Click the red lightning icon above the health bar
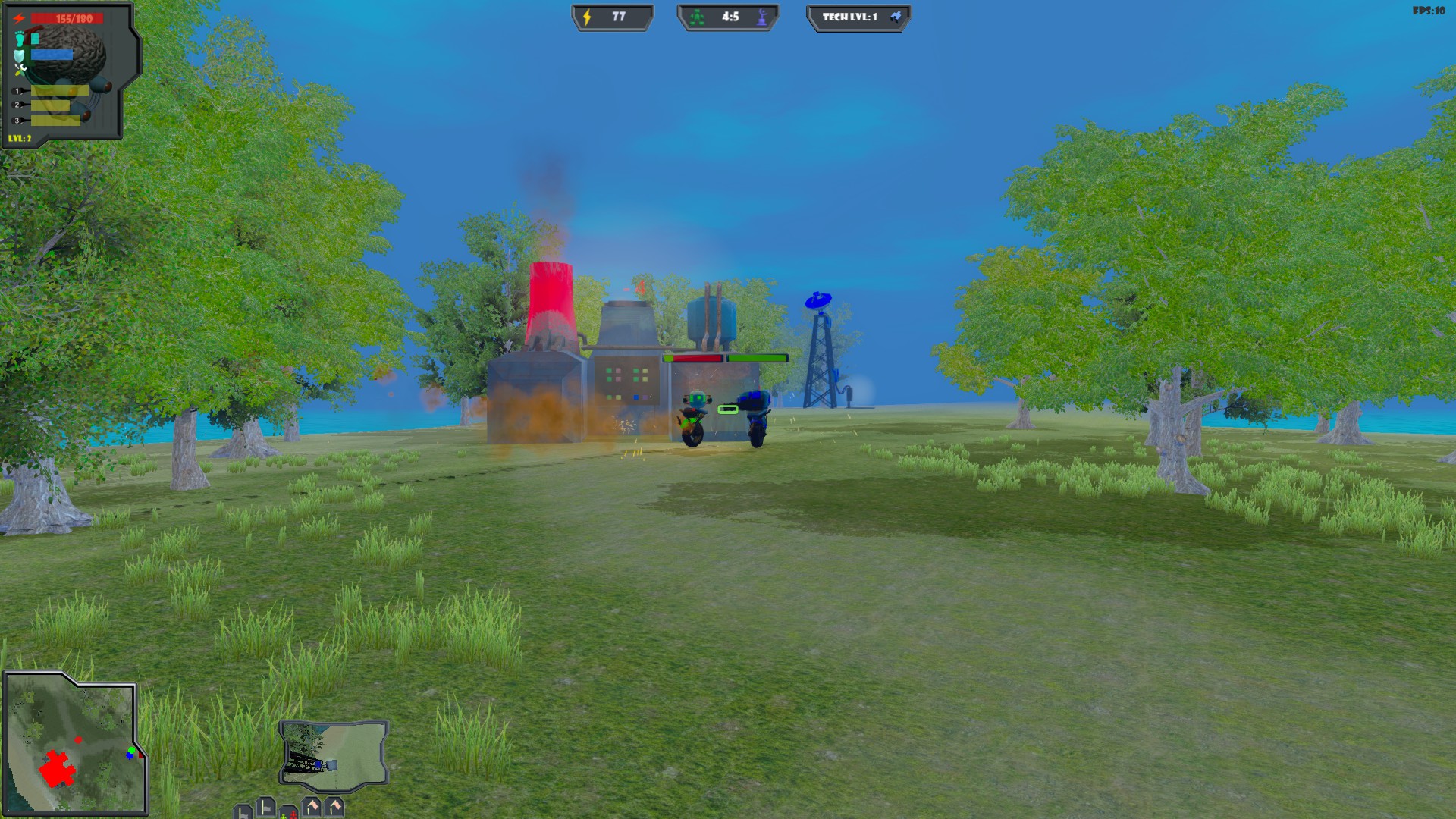Viewport: 1456px width, 819px height. [x=18, y=18]
